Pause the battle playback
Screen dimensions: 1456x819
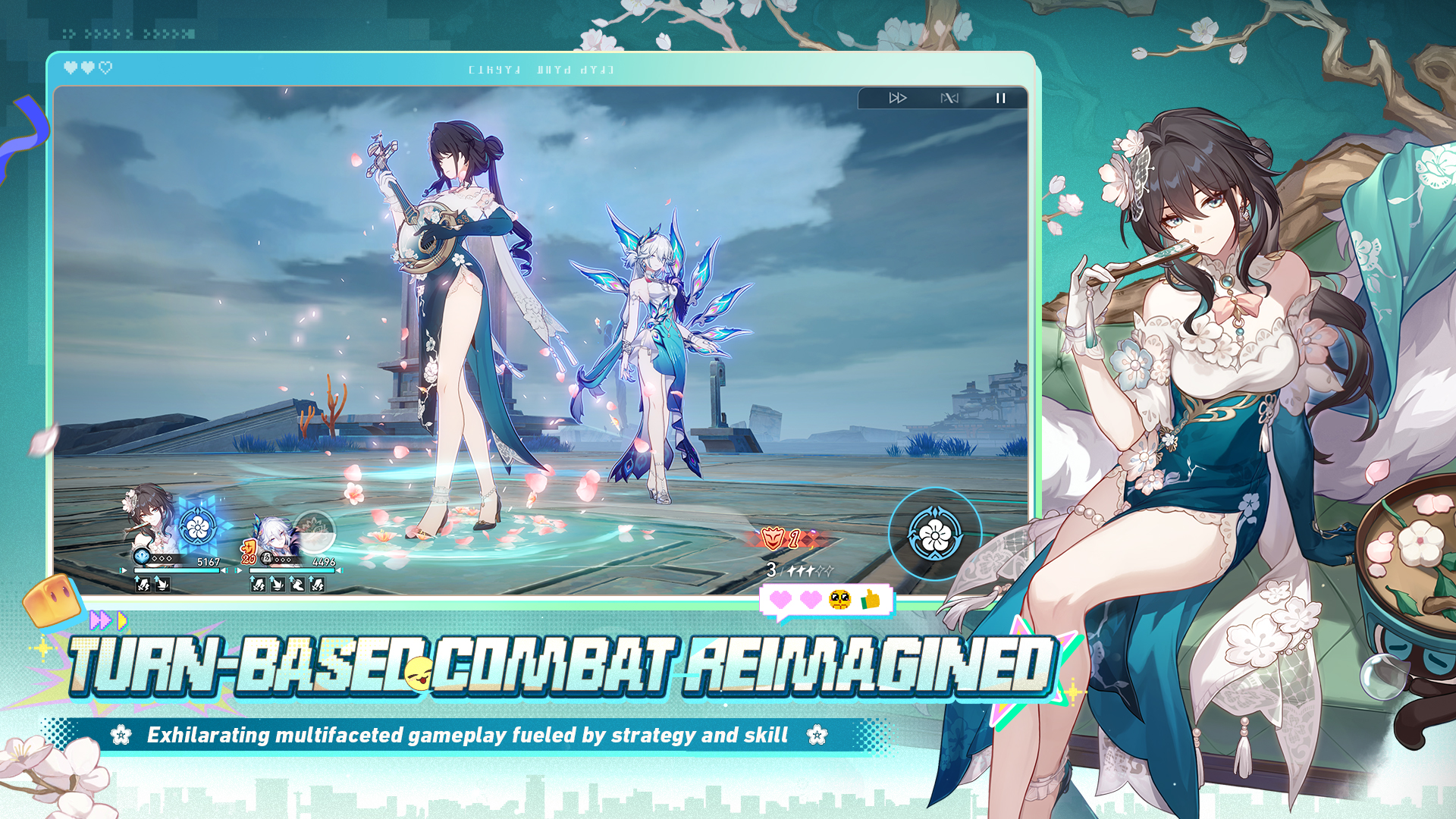[x=999, y=97]
